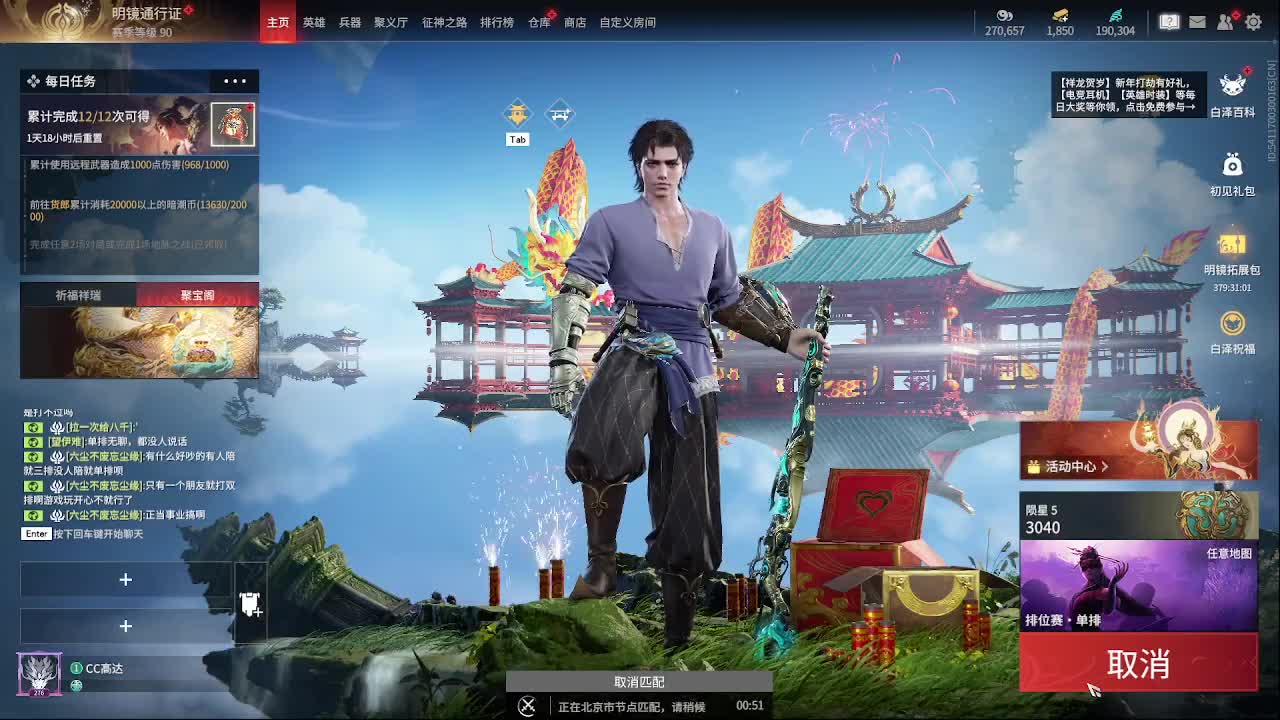Open the friends list icon
Screen dimensions: 1280x720
pos(1225,20)
